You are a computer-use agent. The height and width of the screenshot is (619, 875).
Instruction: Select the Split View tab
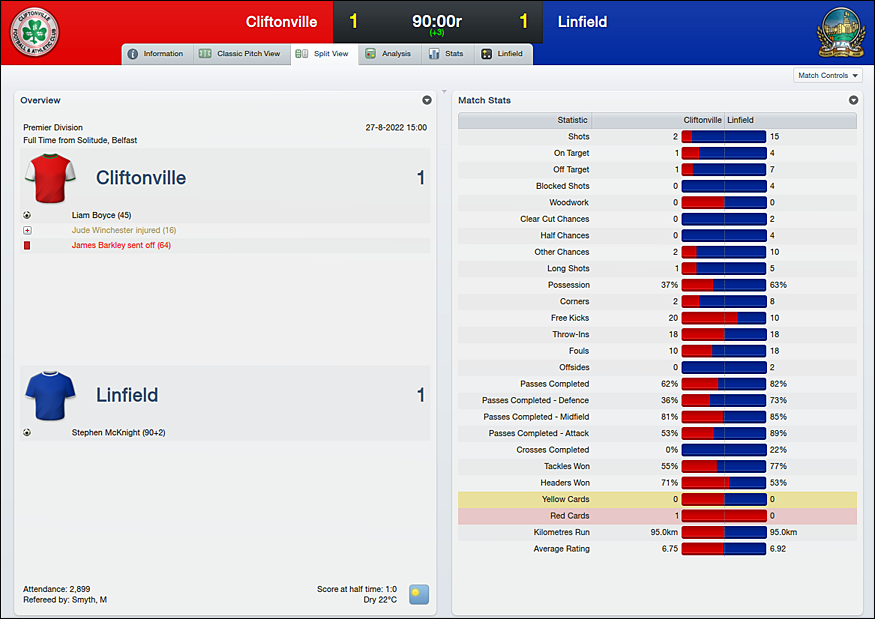click(323, 54)
